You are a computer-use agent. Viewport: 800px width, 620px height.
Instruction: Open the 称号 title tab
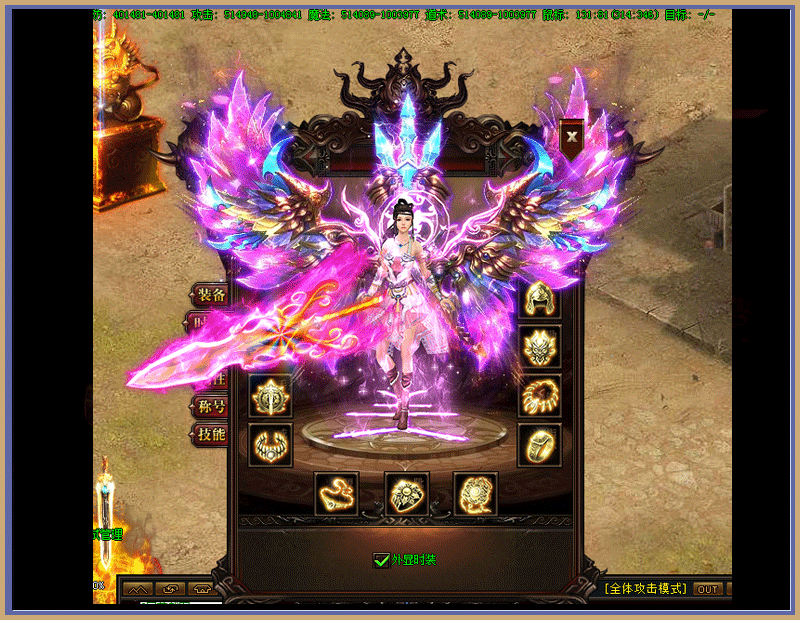pyautogui.click(x=210, y=407)
